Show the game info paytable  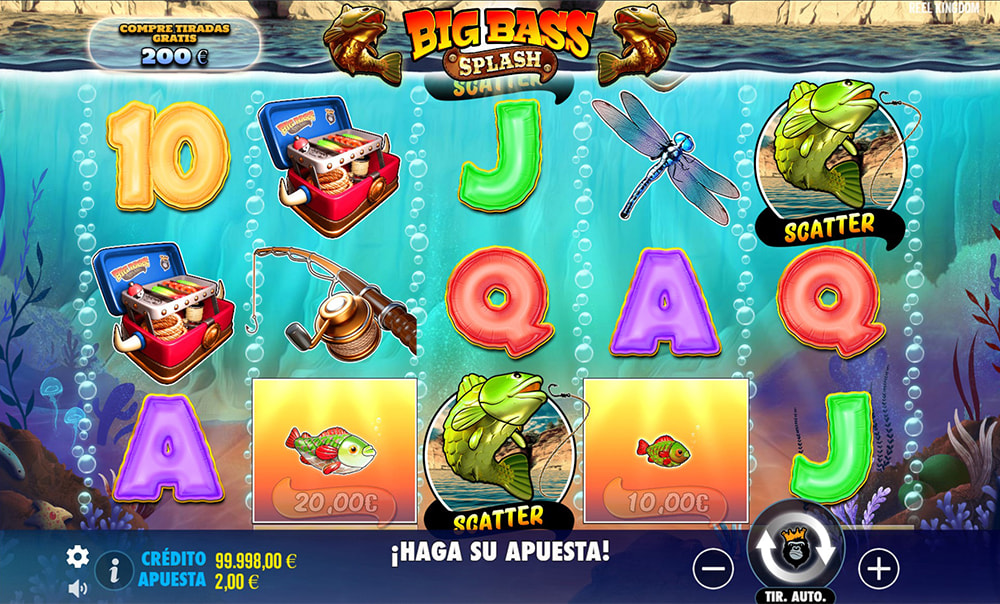[115, 571]
